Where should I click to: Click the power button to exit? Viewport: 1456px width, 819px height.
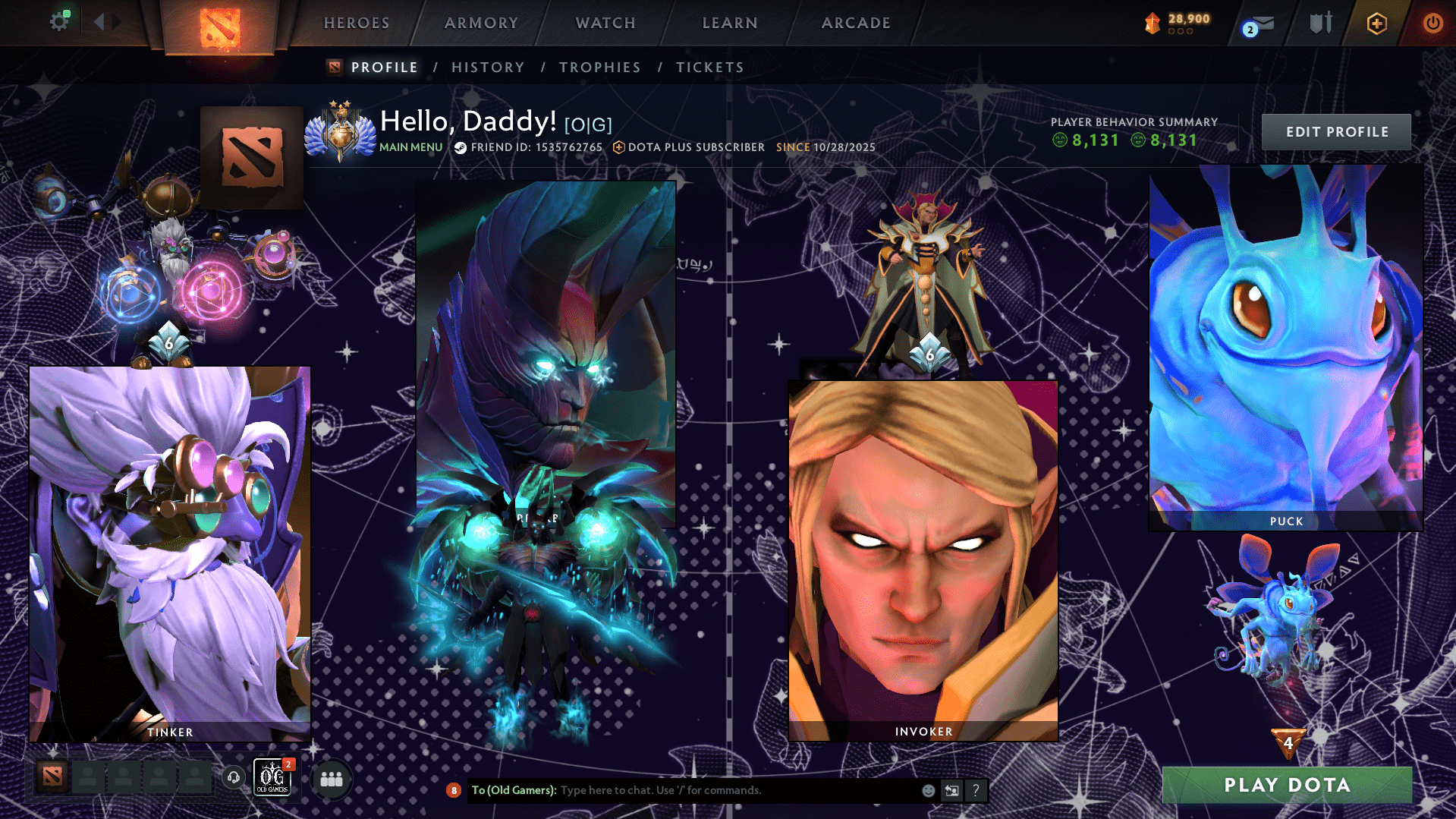coord(1432,23)
